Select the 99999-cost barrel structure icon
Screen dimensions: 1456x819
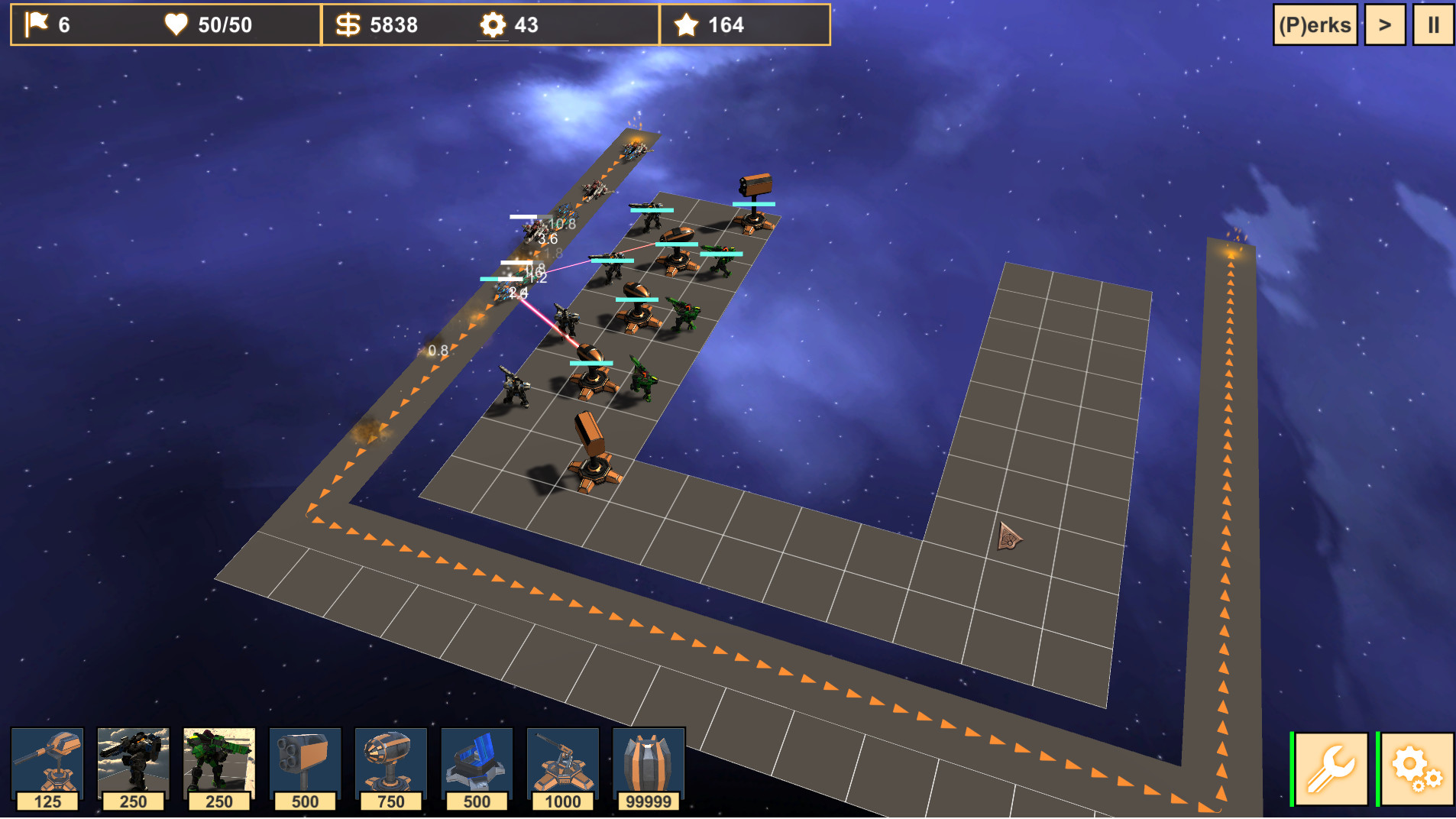(649, 764)
